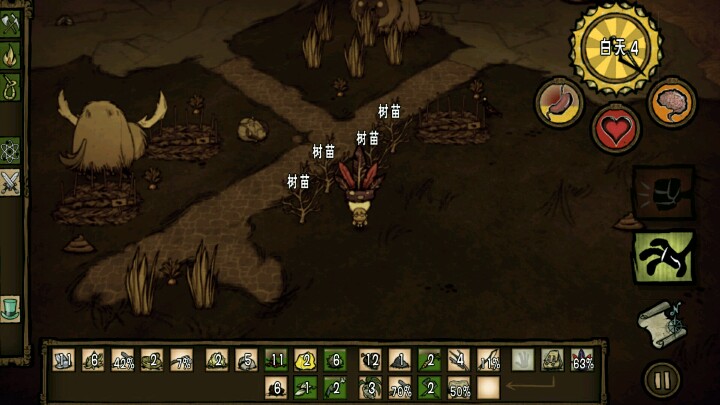Select the inventory slot showing 7%
Screen dimensions: 720x405
click(x=184, y=361)
